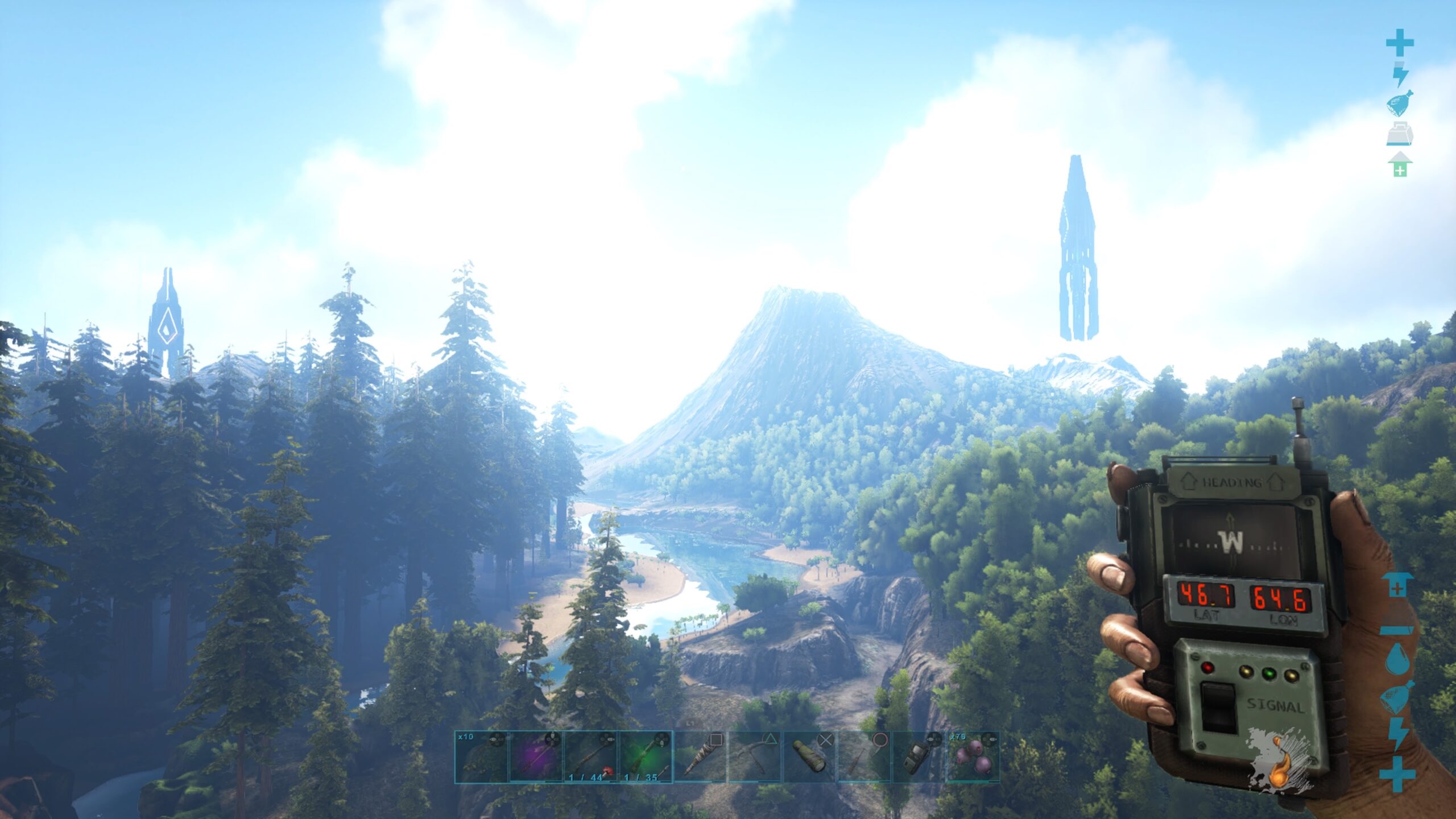1456x819 pixels.
Task: Select the hotbar slot with the x10 stack
Action: coord(481,757)
